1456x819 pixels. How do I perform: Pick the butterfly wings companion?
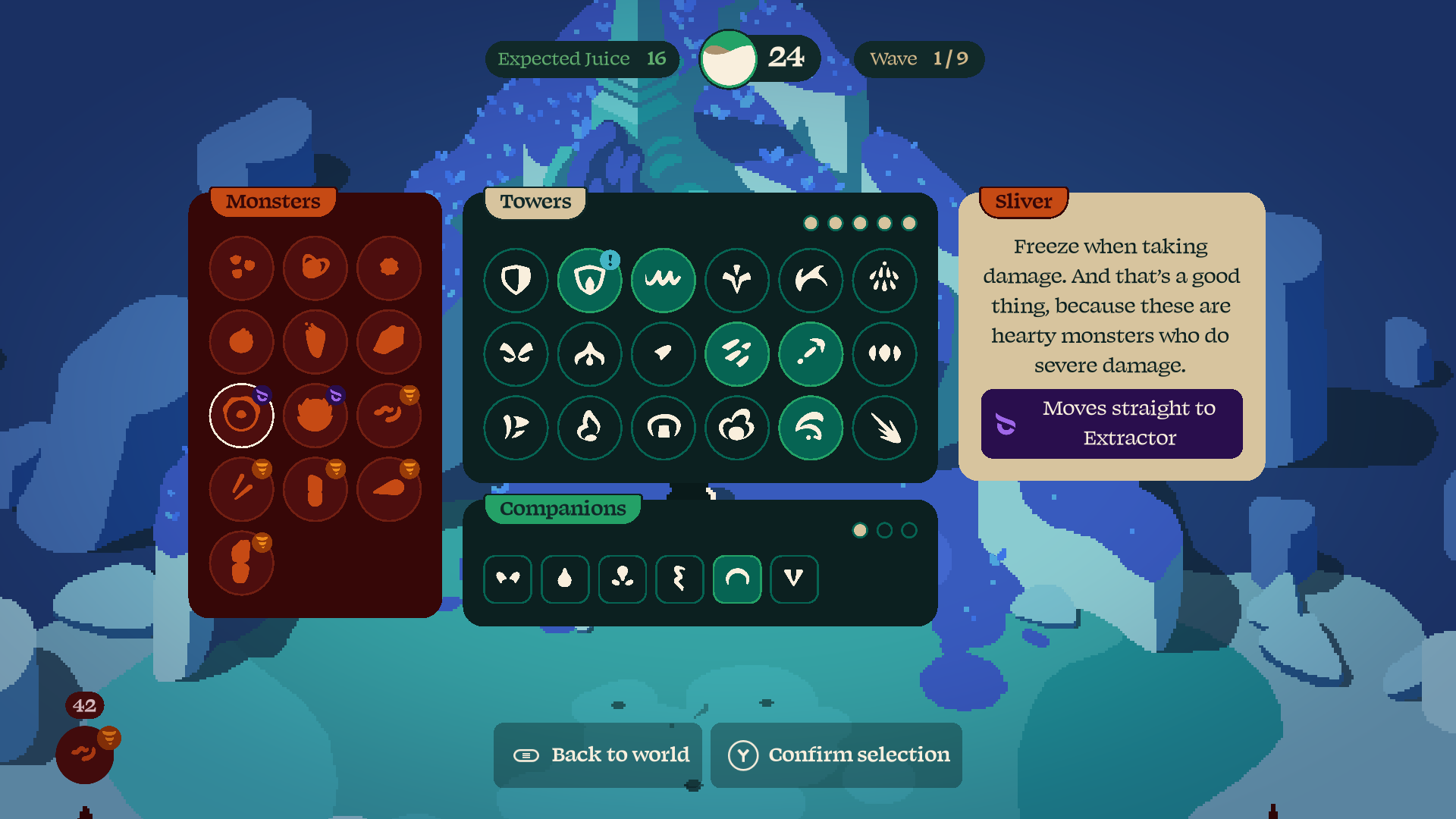pos(507,579)
